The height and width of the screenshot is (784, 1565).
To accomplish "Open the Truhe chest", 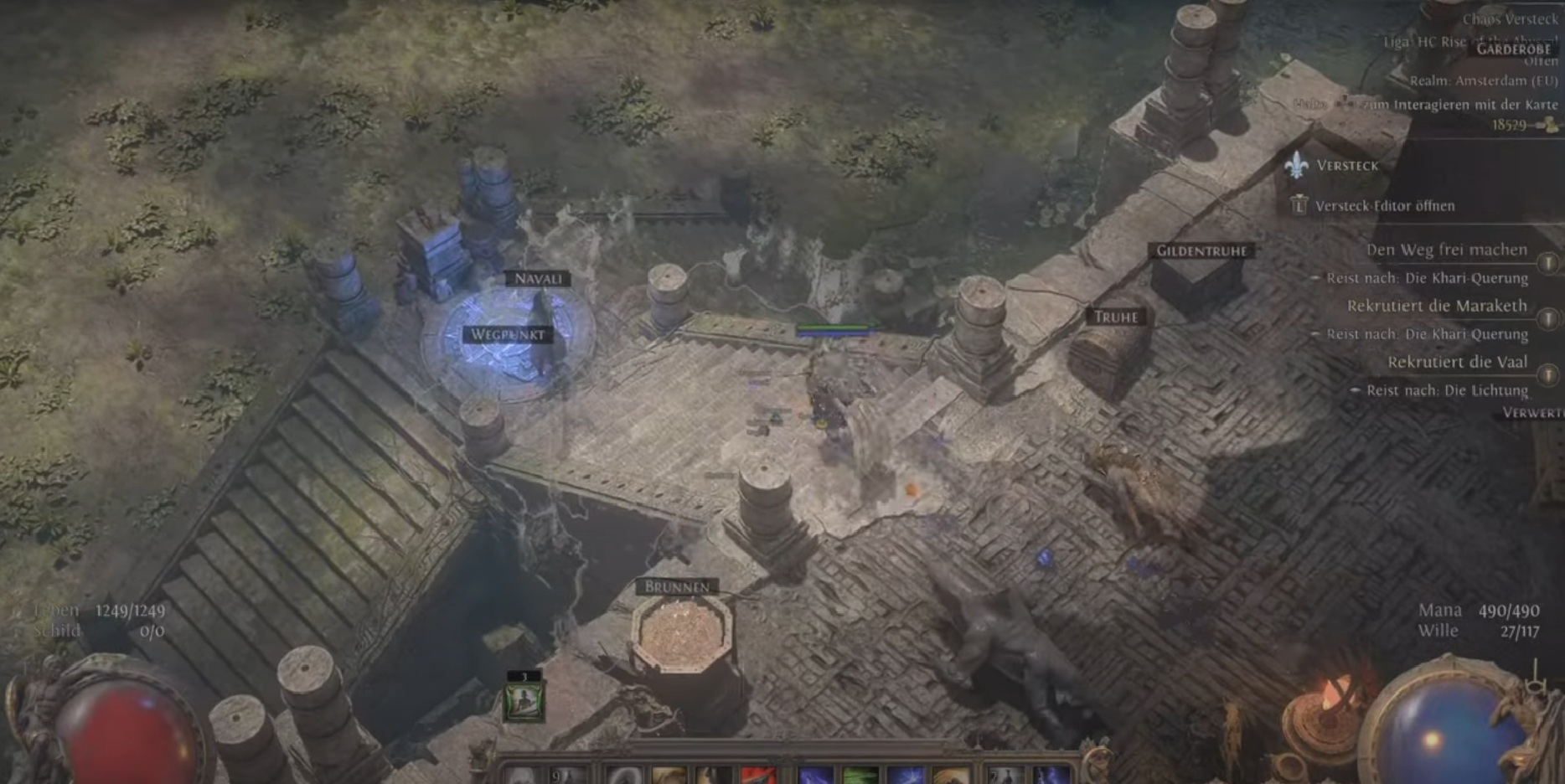I will 1118,317.
